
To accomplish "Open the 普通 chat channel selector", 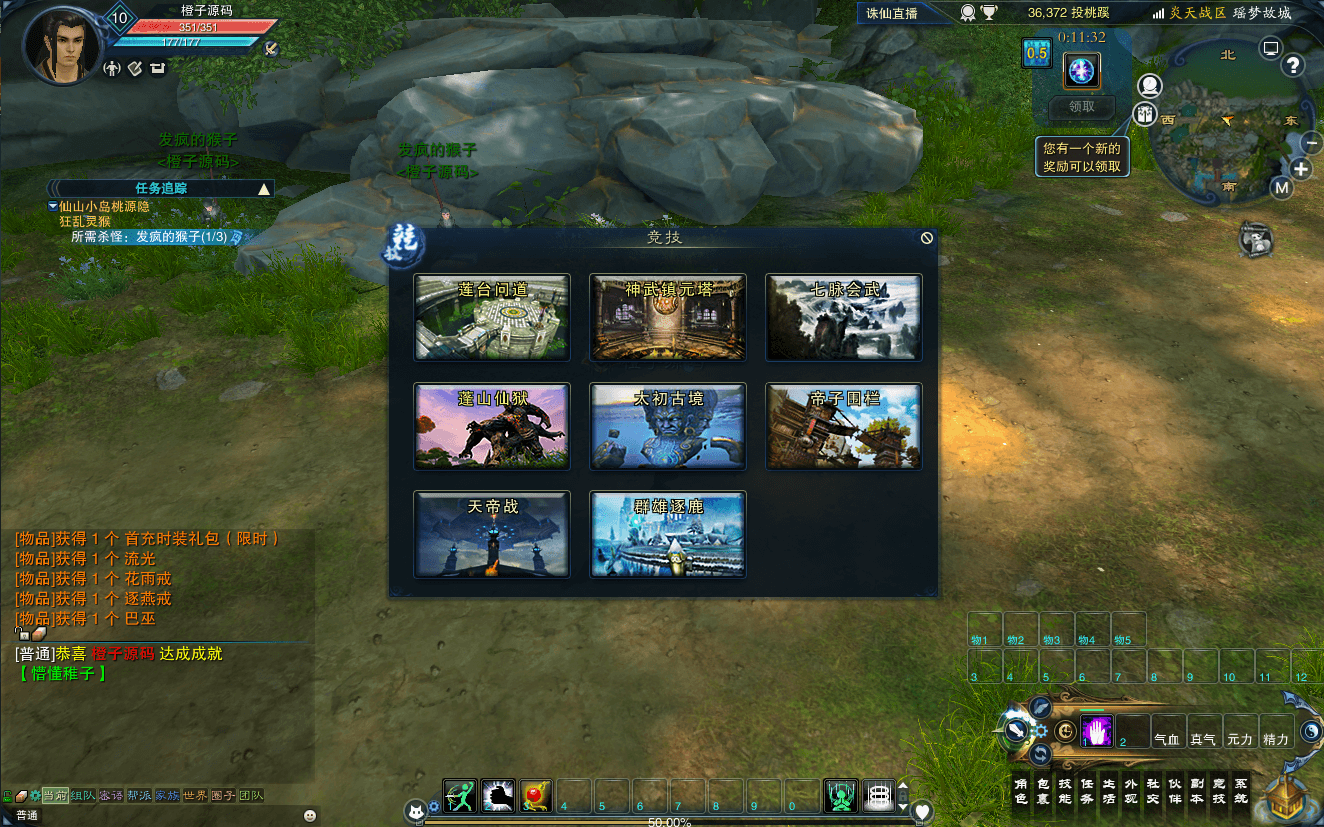I will [27, 817].
